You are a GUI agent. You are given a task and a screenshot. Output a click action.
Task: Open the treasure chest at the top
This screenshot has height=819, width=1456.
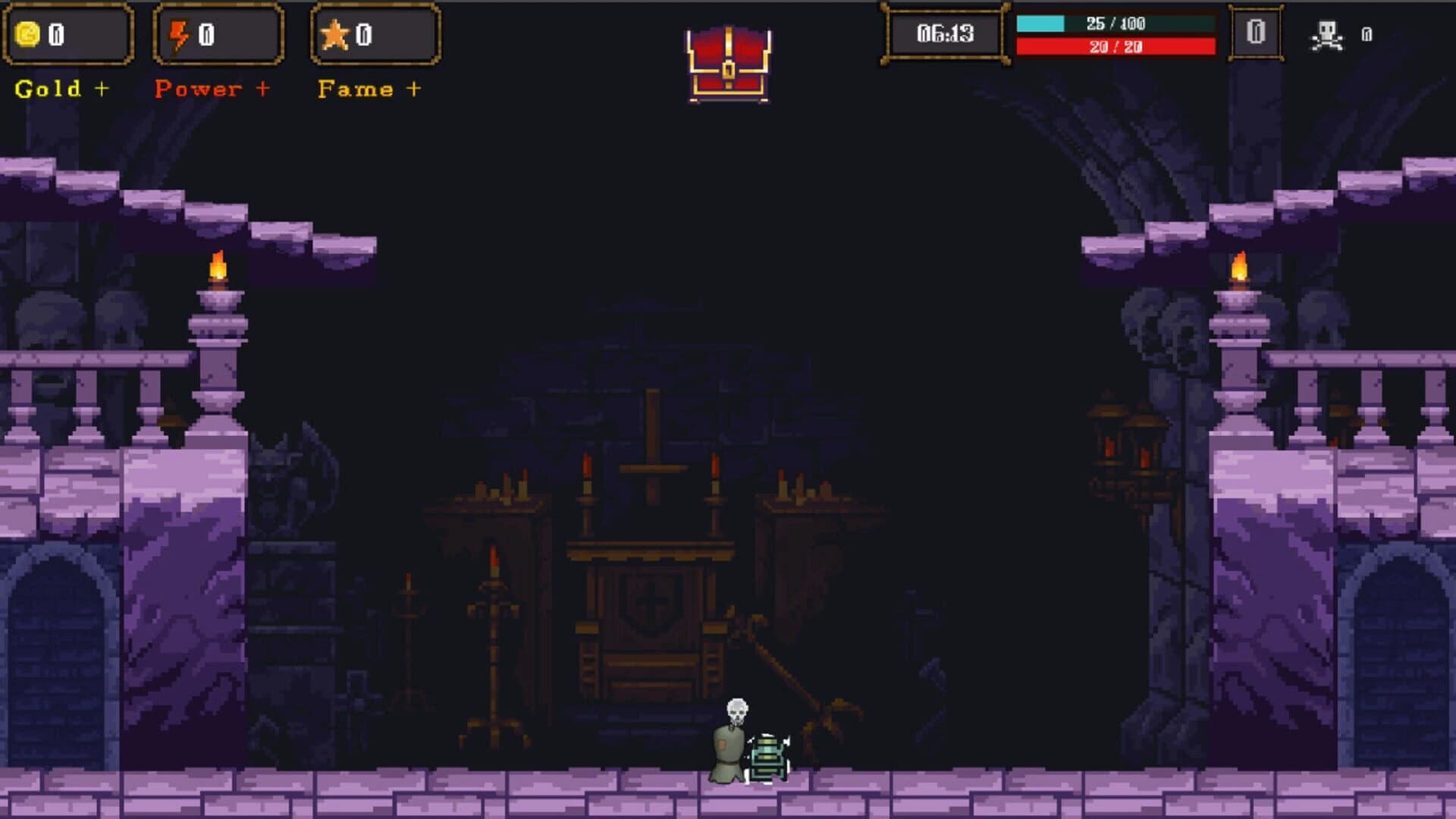pyautogui.click(x=727, y=64)
